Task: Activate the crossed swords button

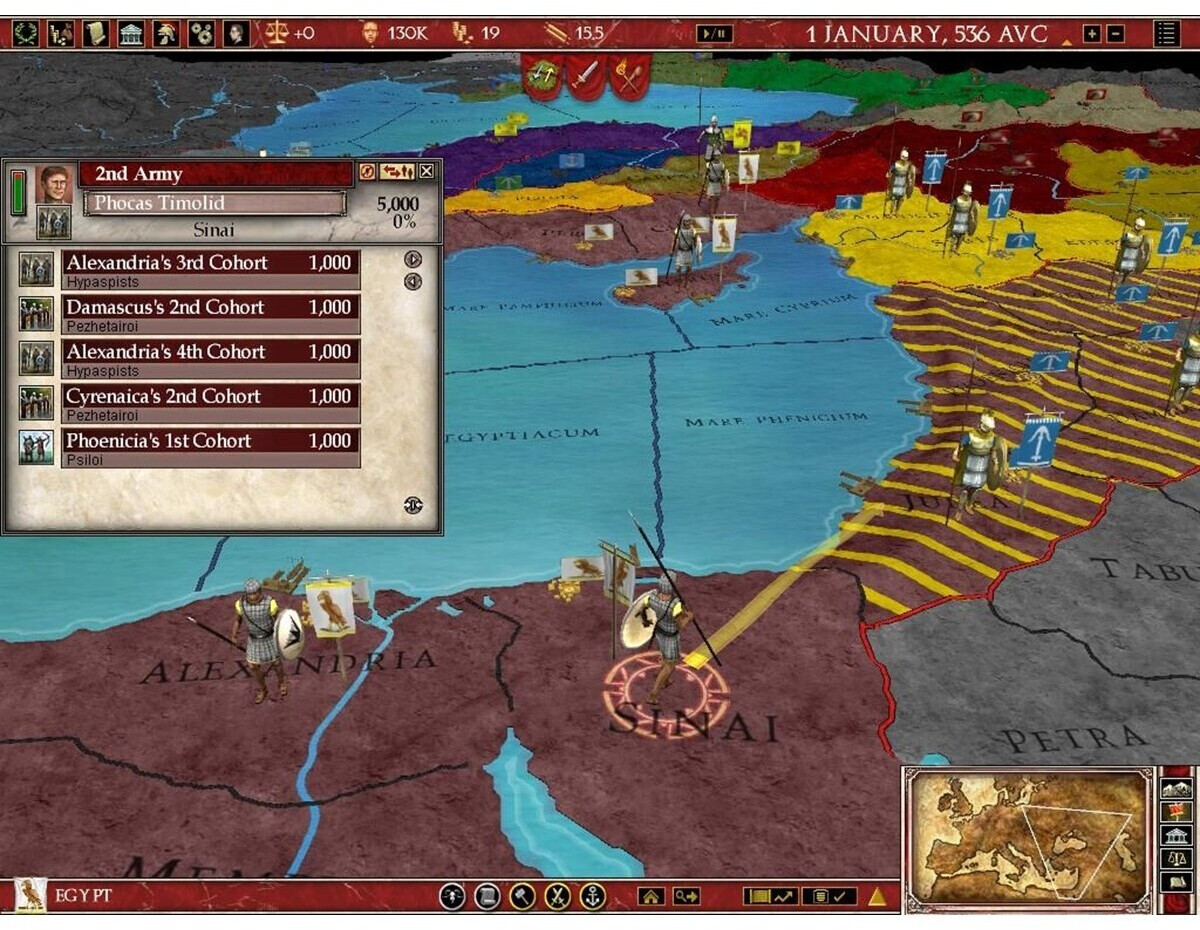Action: 558,896
